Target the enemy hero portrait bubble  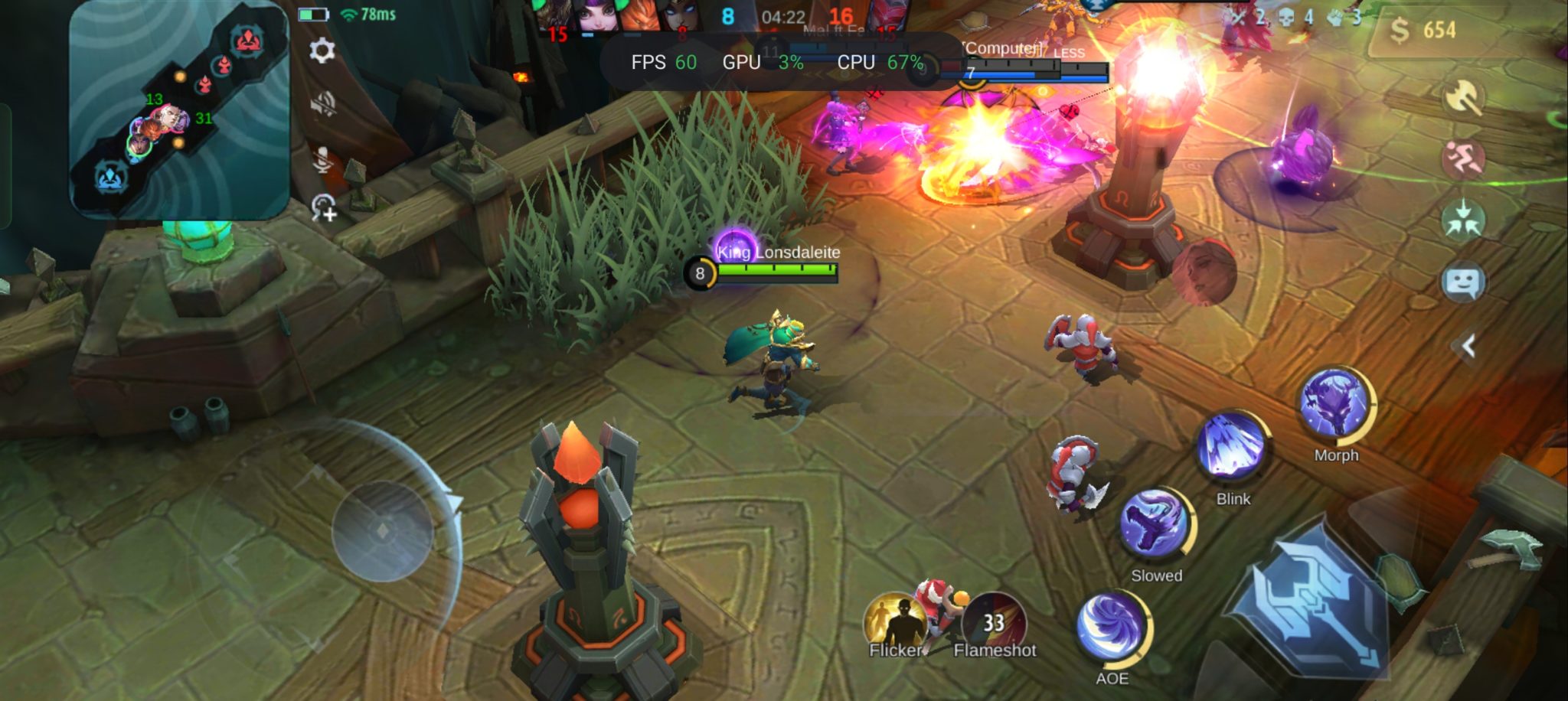pyautogui.click(x=1204, y=273)
